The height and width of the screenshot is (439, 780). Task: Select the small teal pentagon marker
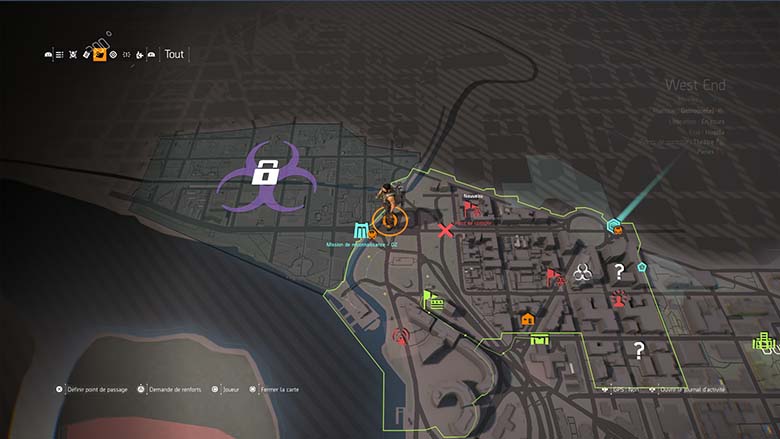(642, 268)
